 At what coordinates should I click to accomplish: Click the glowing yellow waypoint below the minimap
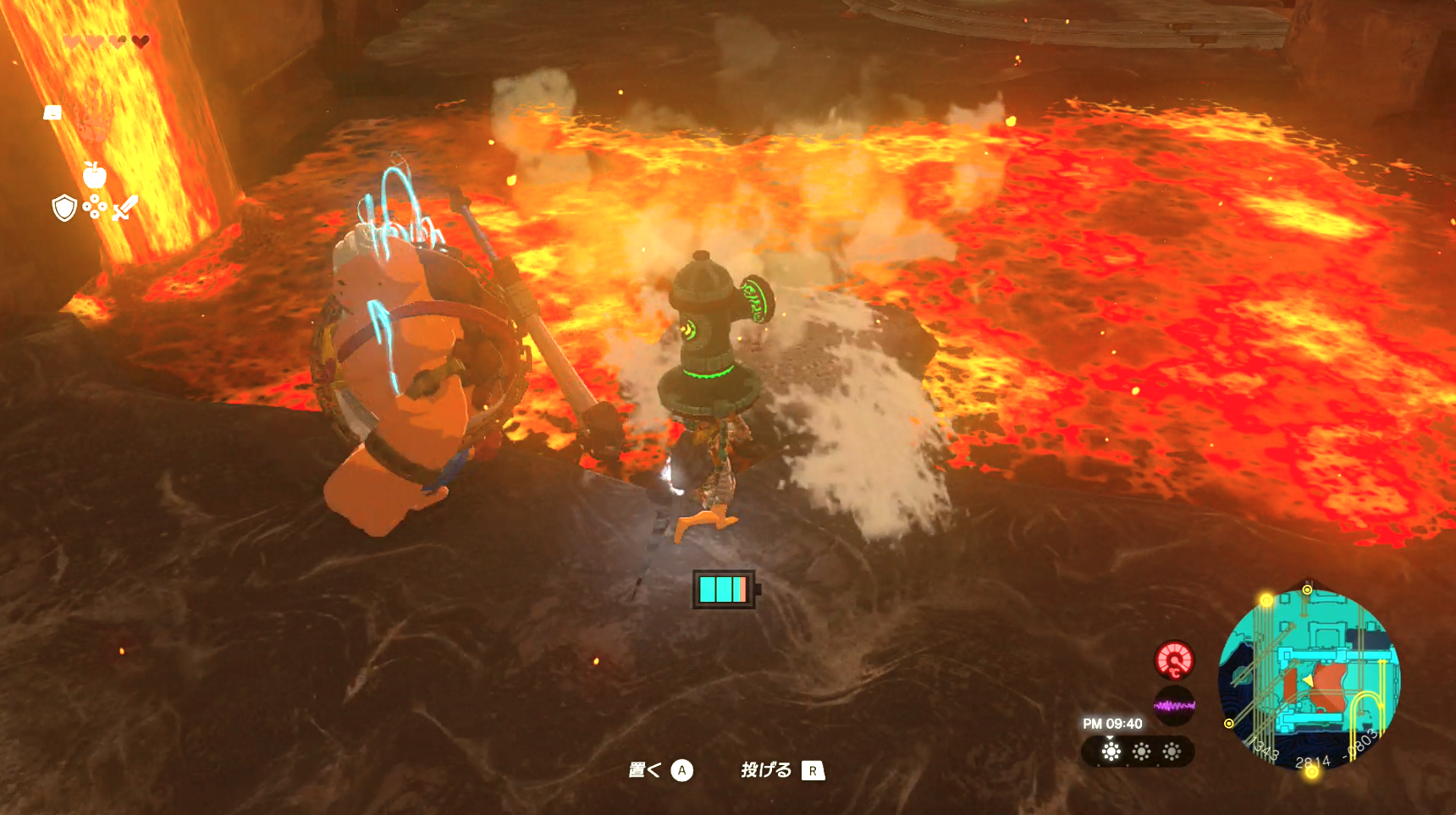click(1312, 771)
